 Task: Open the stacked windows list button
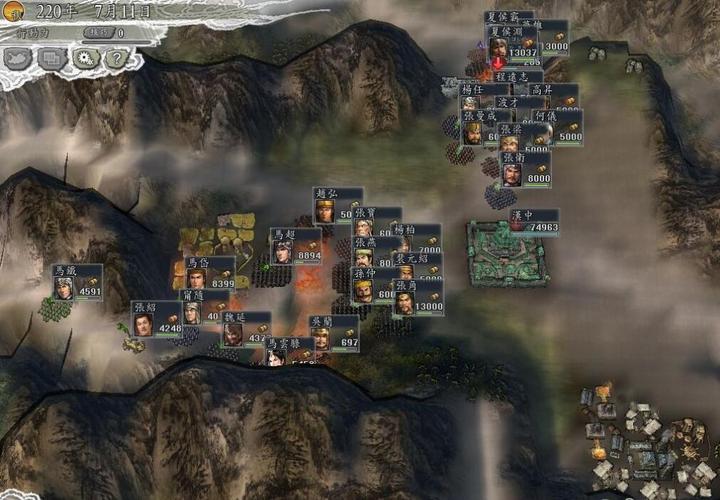point(51,58)
